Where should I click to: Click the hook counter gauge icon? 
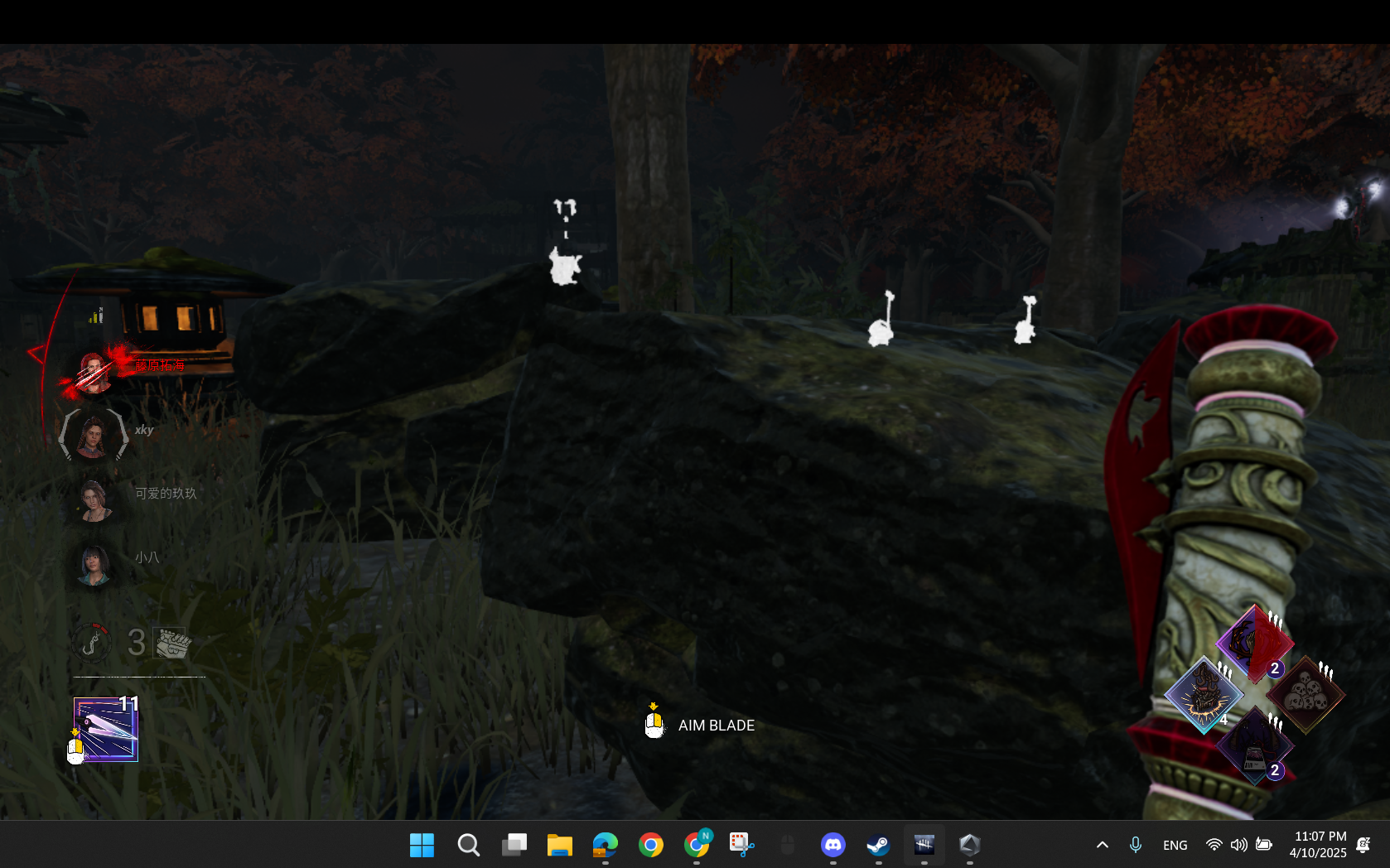[91, 642]
